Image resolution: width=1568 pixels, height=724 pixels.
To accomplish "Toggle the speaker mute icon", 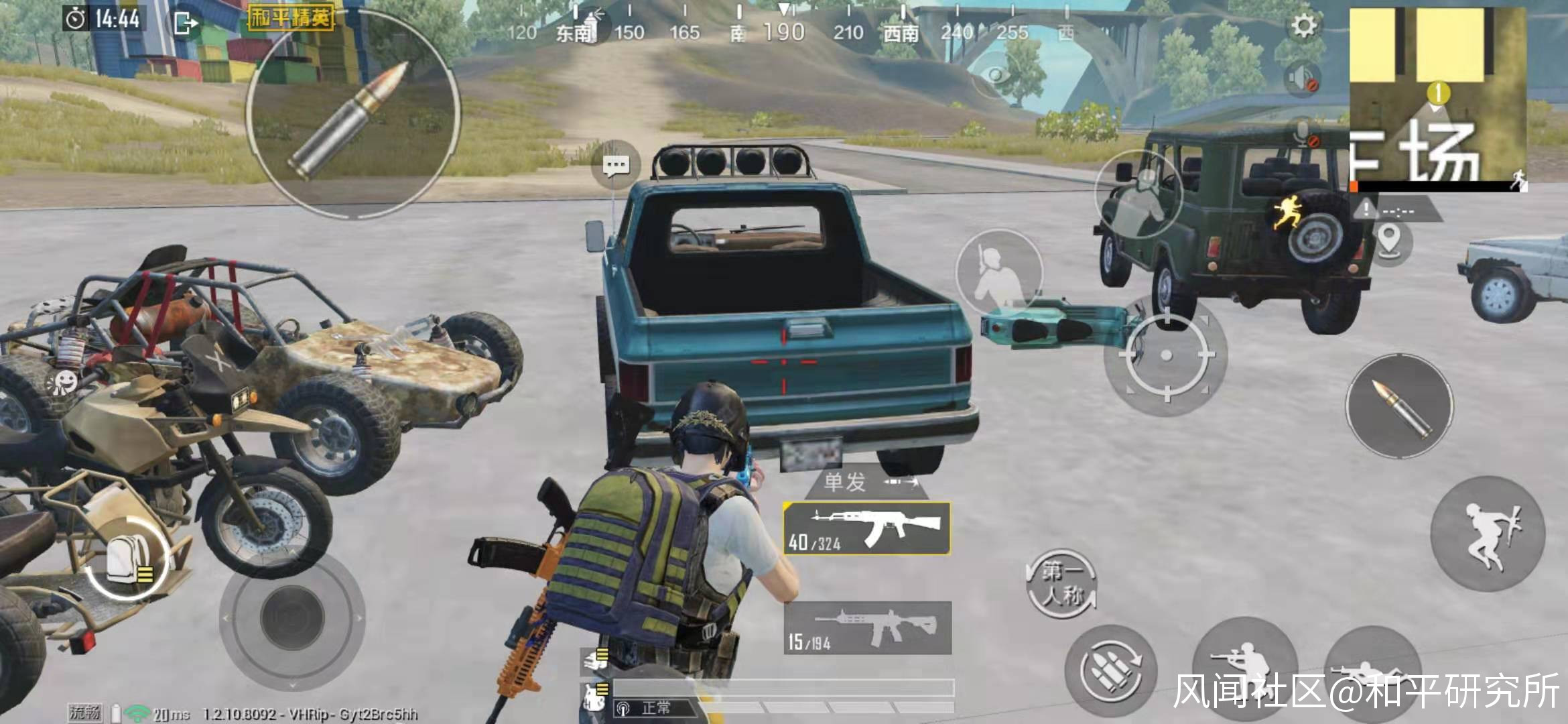I will (1302, 78).
